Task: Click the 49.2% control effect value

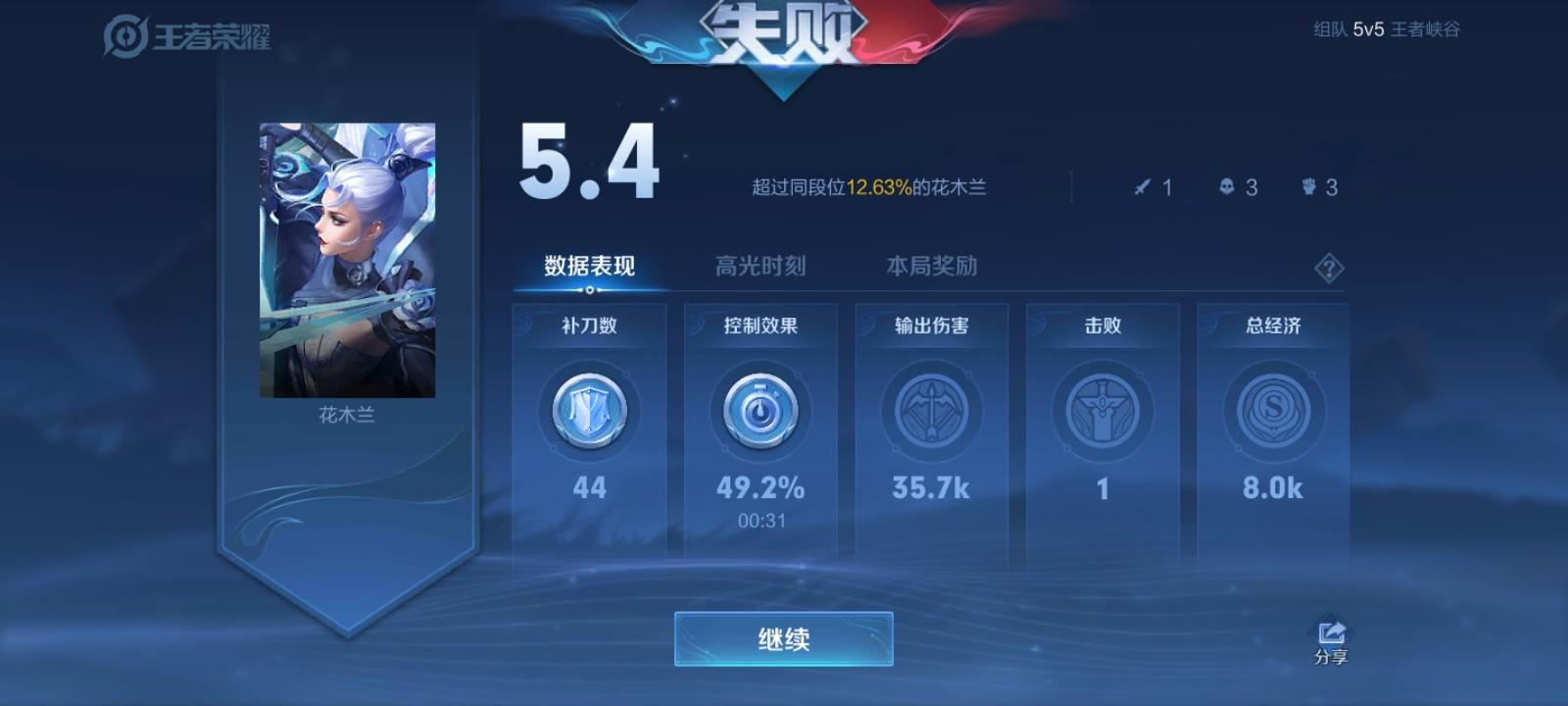Action: click(760, 488)
